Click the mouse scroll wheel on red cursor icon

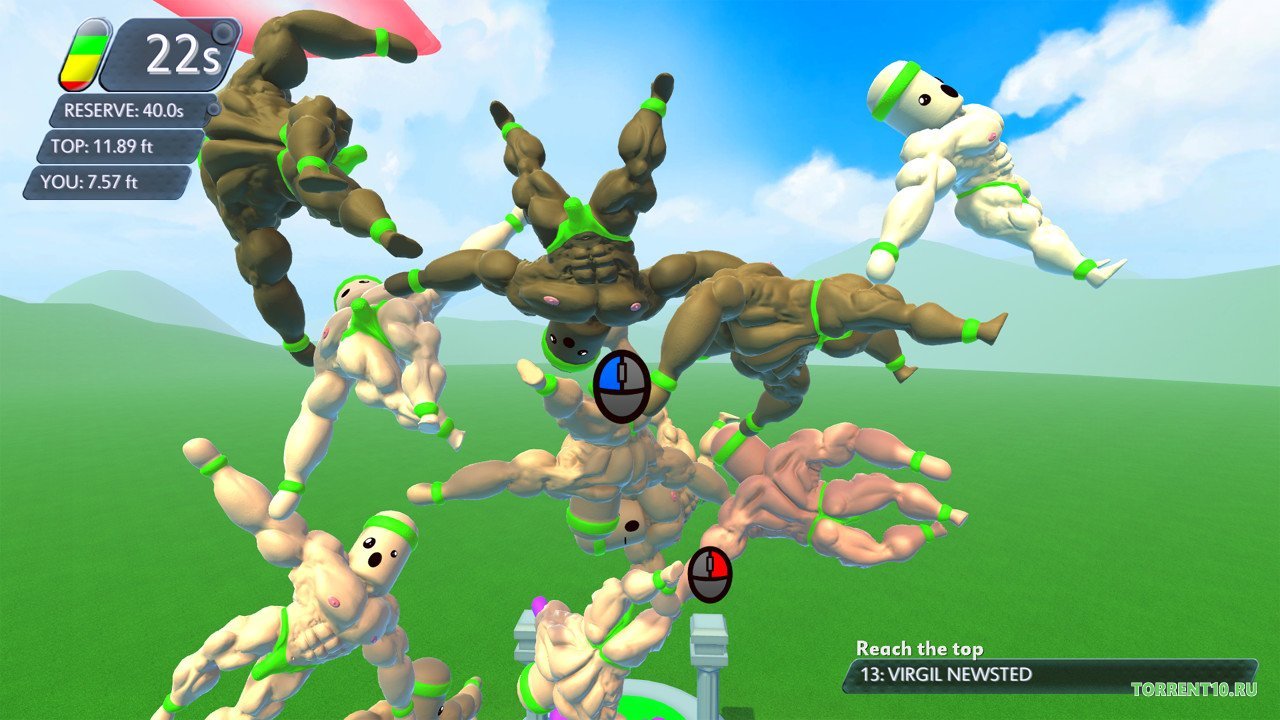709,563
